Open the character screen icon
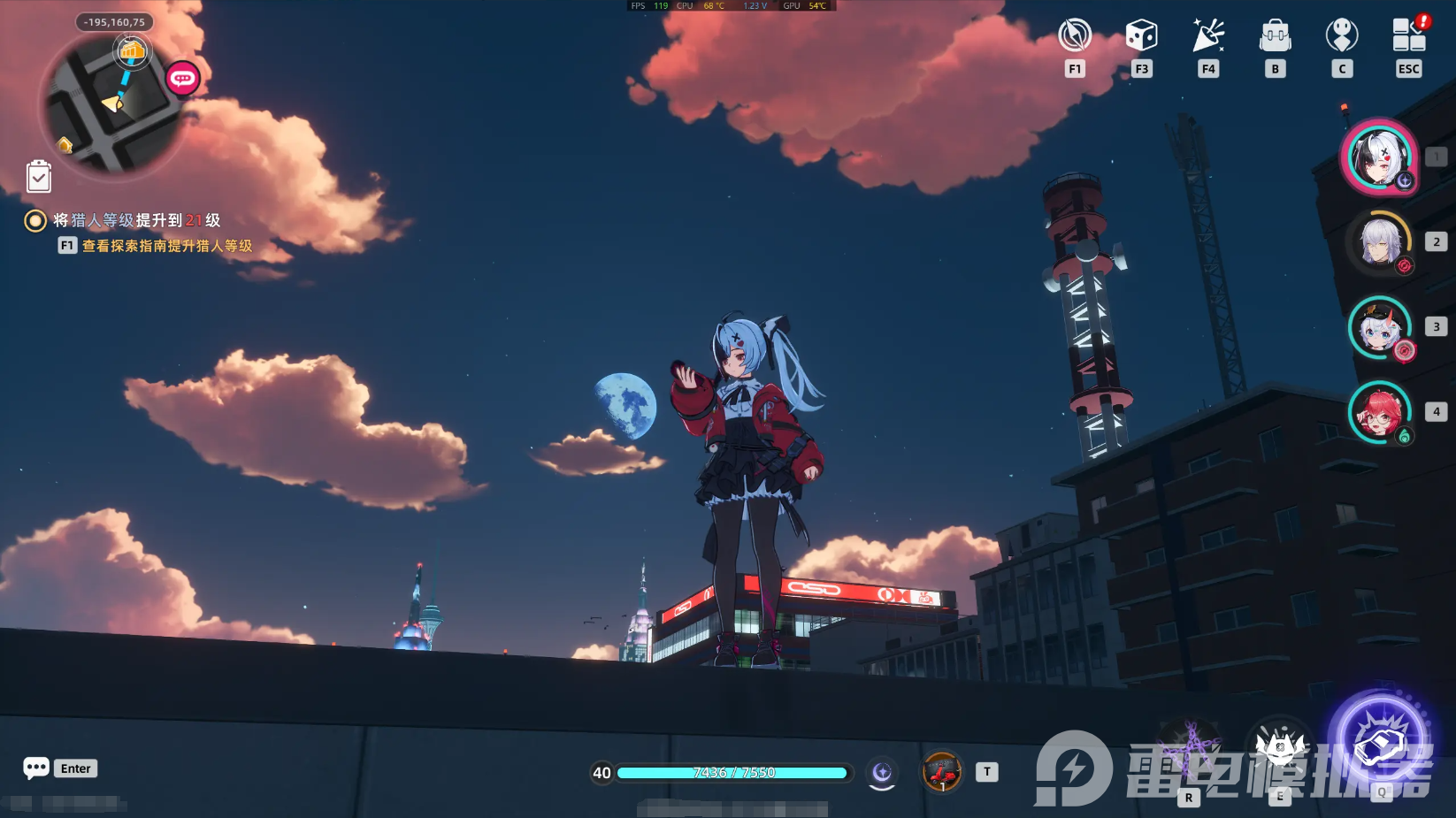 (1342, 36)
